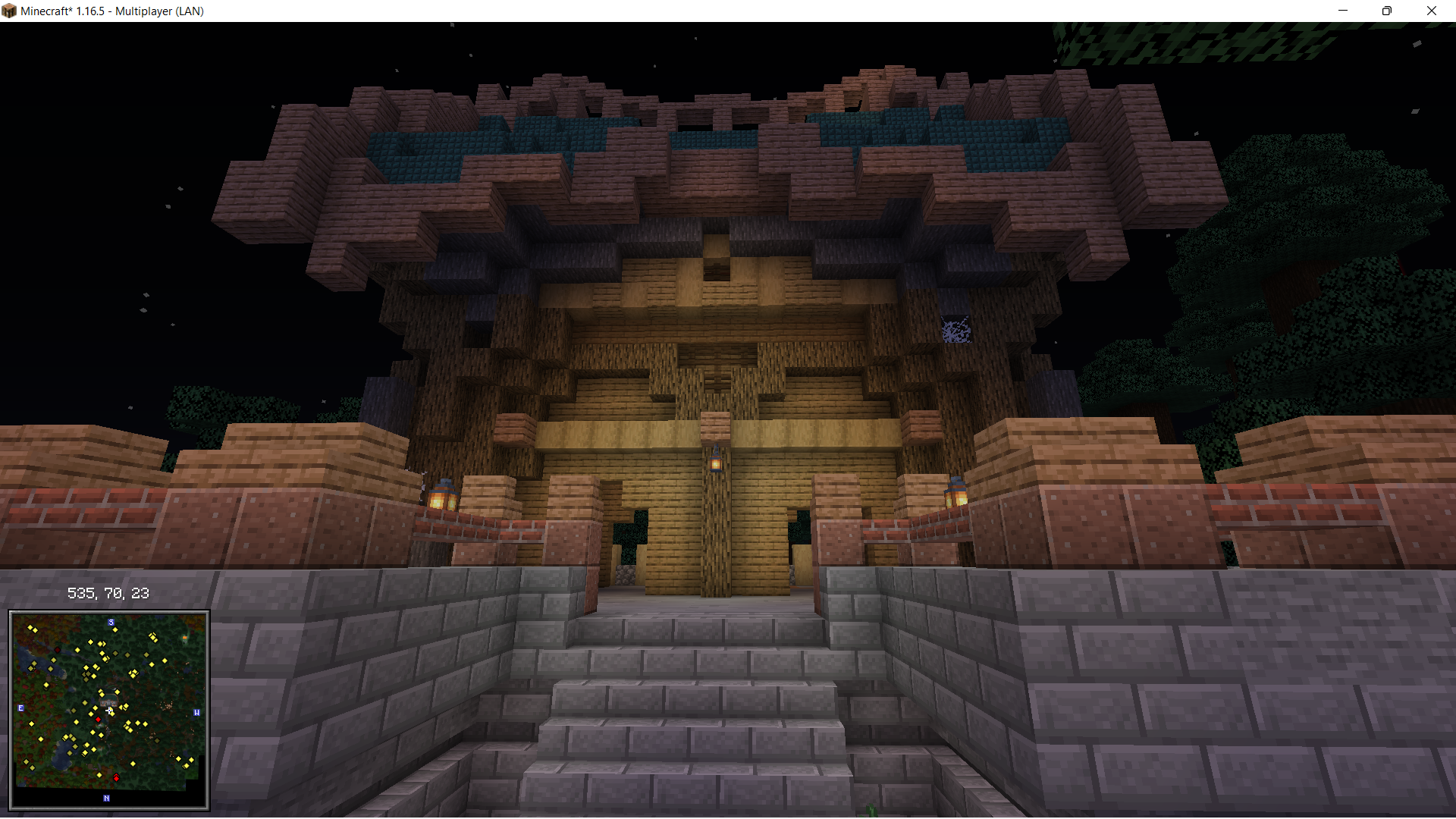Click the E compass marker on the minimap

click(x=20, y=708)
